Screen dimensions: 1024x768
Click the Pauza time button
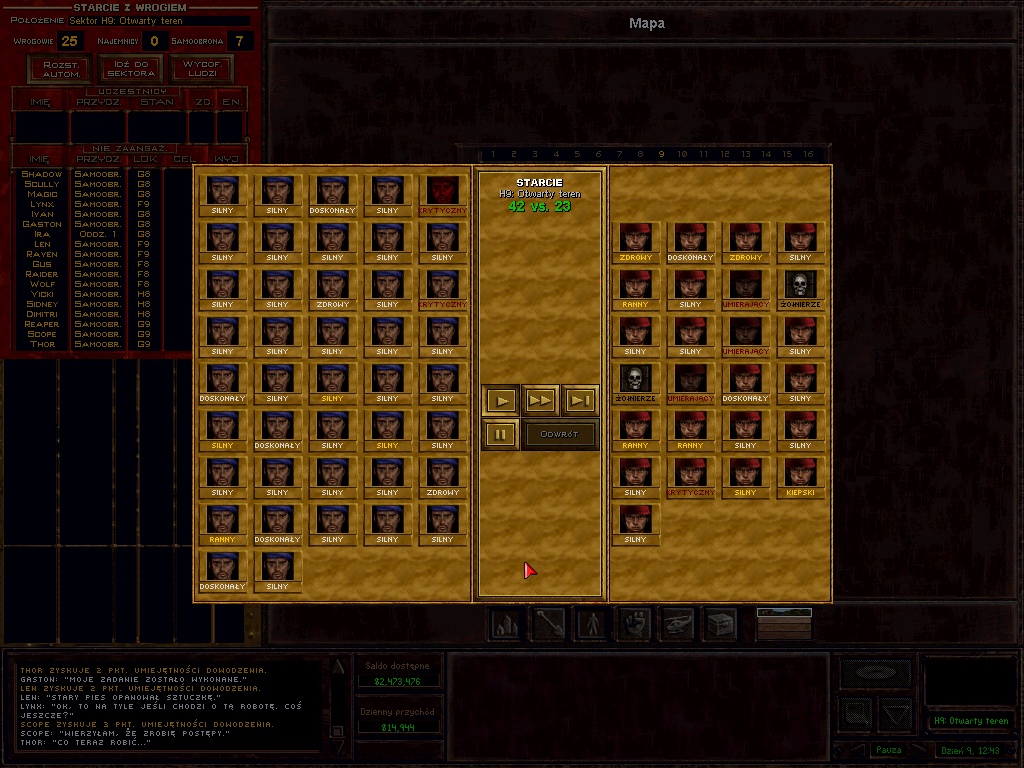pos(888,750)
